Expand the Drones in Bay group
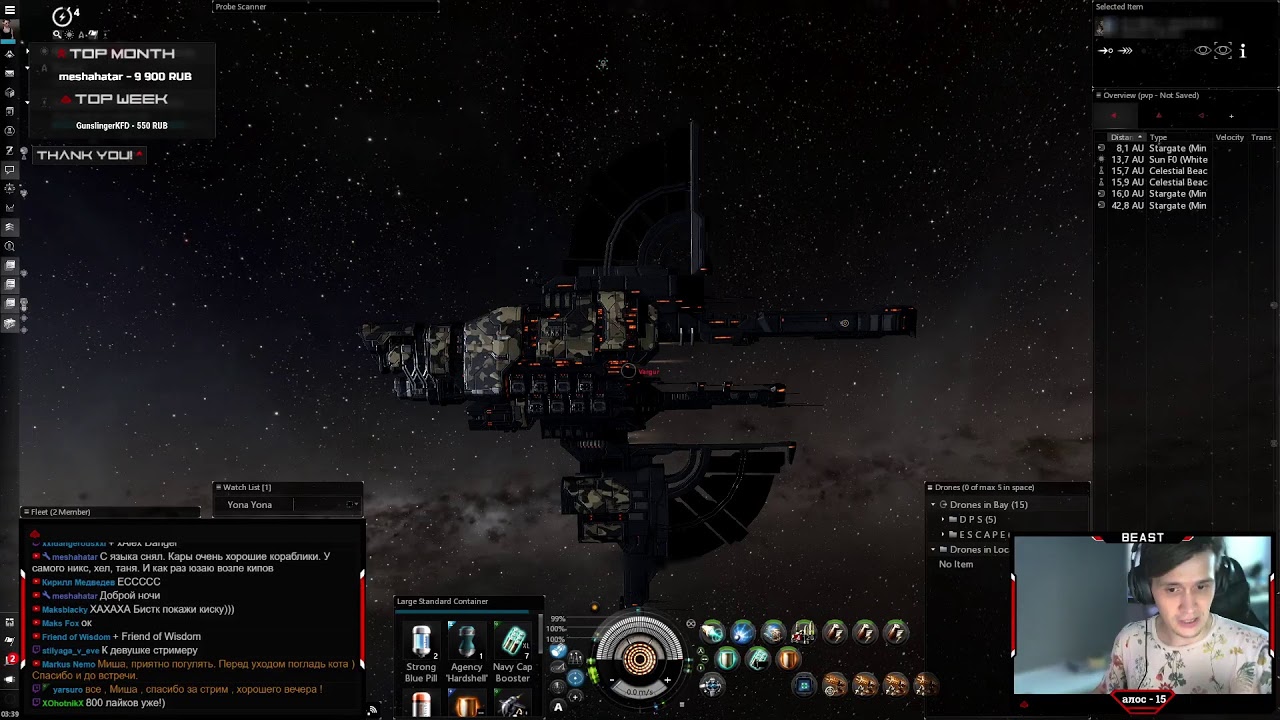 pyautogui.click(x=933, y=505)
